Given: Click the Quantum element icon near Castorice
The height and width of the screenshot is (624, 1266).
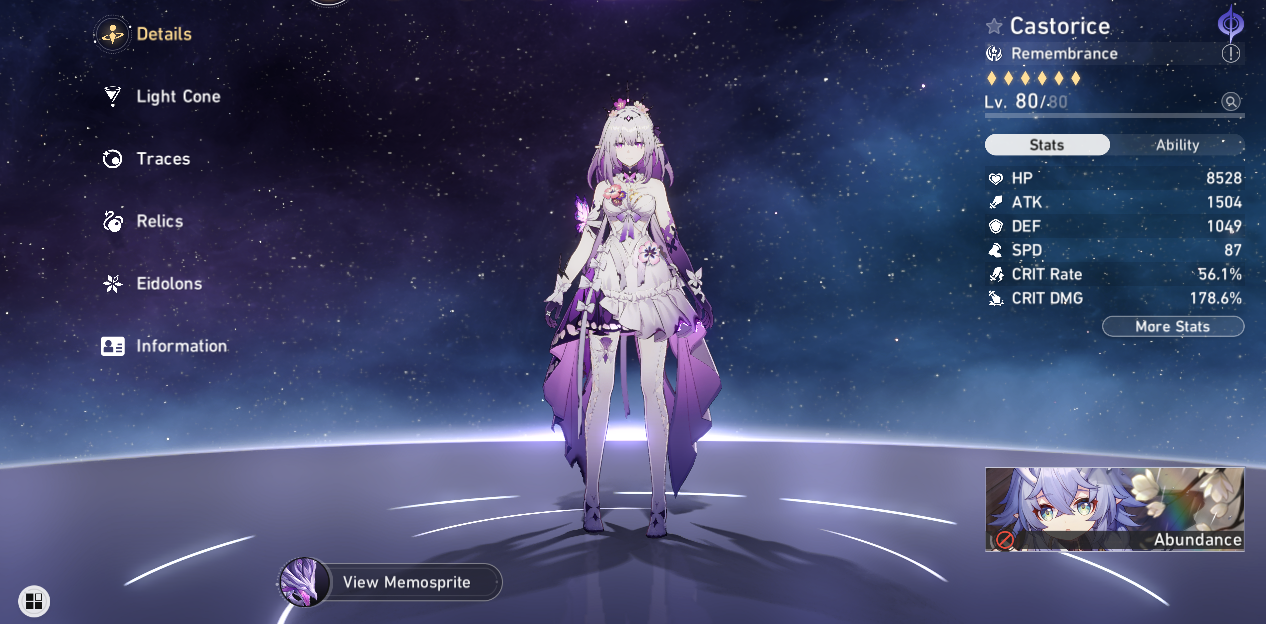Looking at the screenshot, I should (1230, 23).
